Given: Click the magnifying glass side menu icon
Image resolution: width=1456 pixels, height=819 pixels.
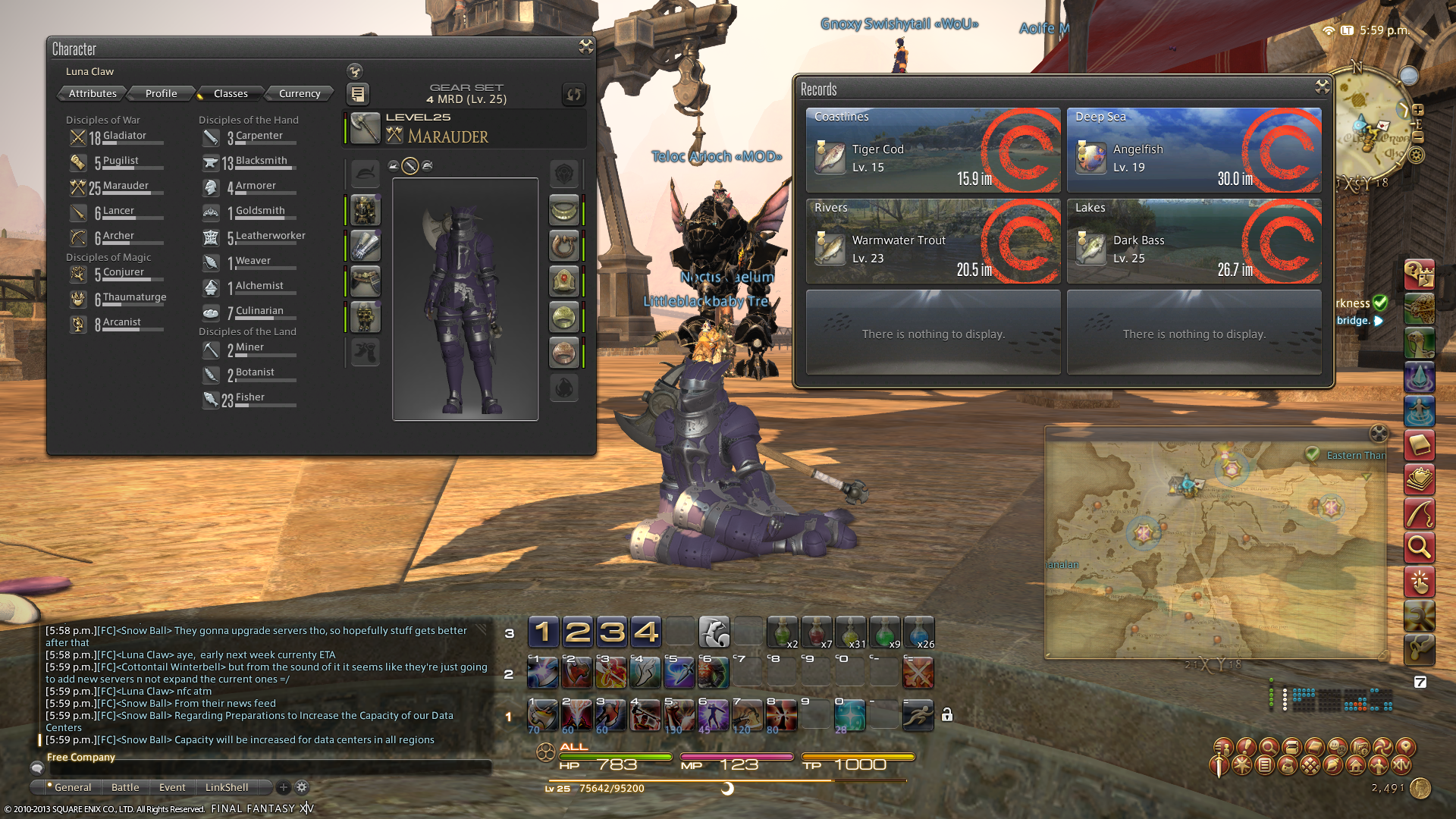Looking at the screenshot, I should tap(1419, 546).
